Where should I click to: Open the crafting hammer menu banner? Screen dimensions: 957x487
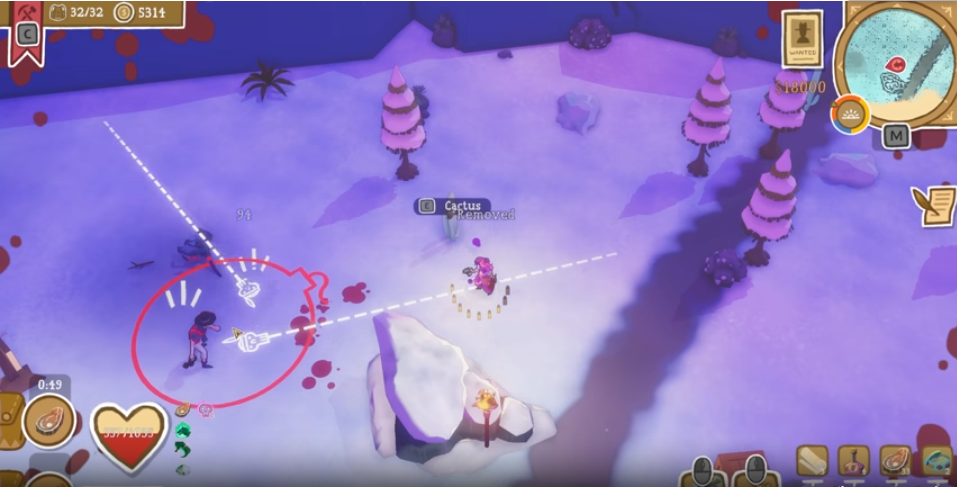pyautogui.click(x=27, y=28)
